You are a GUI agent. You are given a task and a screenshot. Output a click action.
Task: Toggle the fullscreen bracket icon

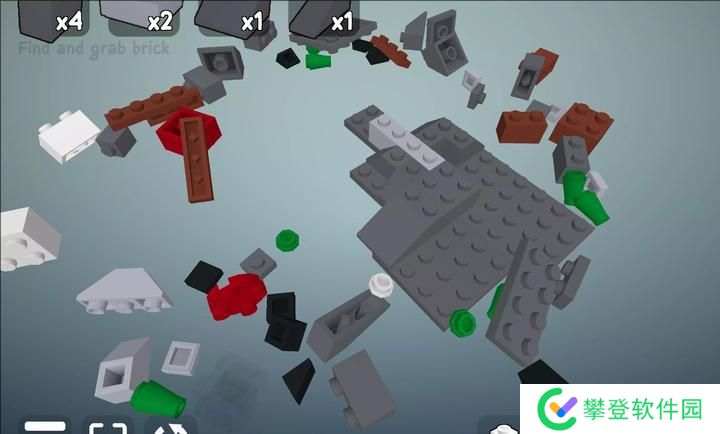[x=106, y=426]
